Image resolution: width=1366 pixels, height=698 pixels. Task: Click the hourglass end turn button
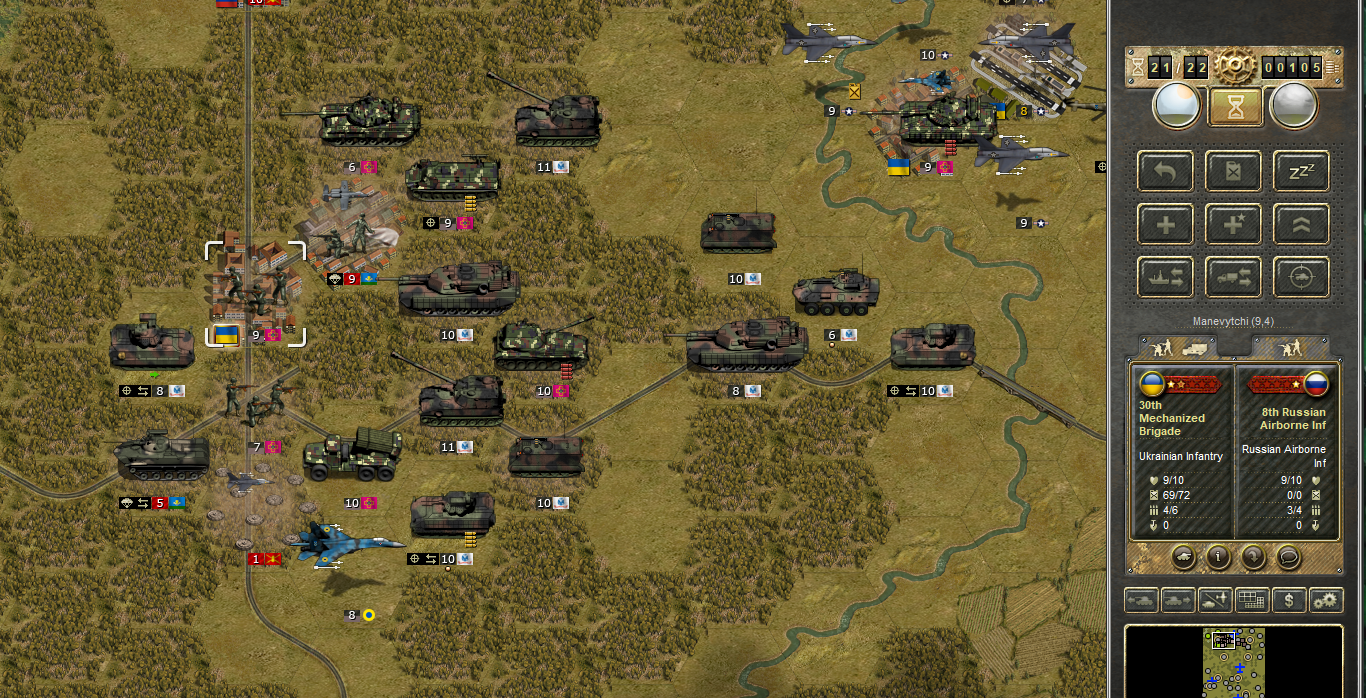coord(1235,106)
